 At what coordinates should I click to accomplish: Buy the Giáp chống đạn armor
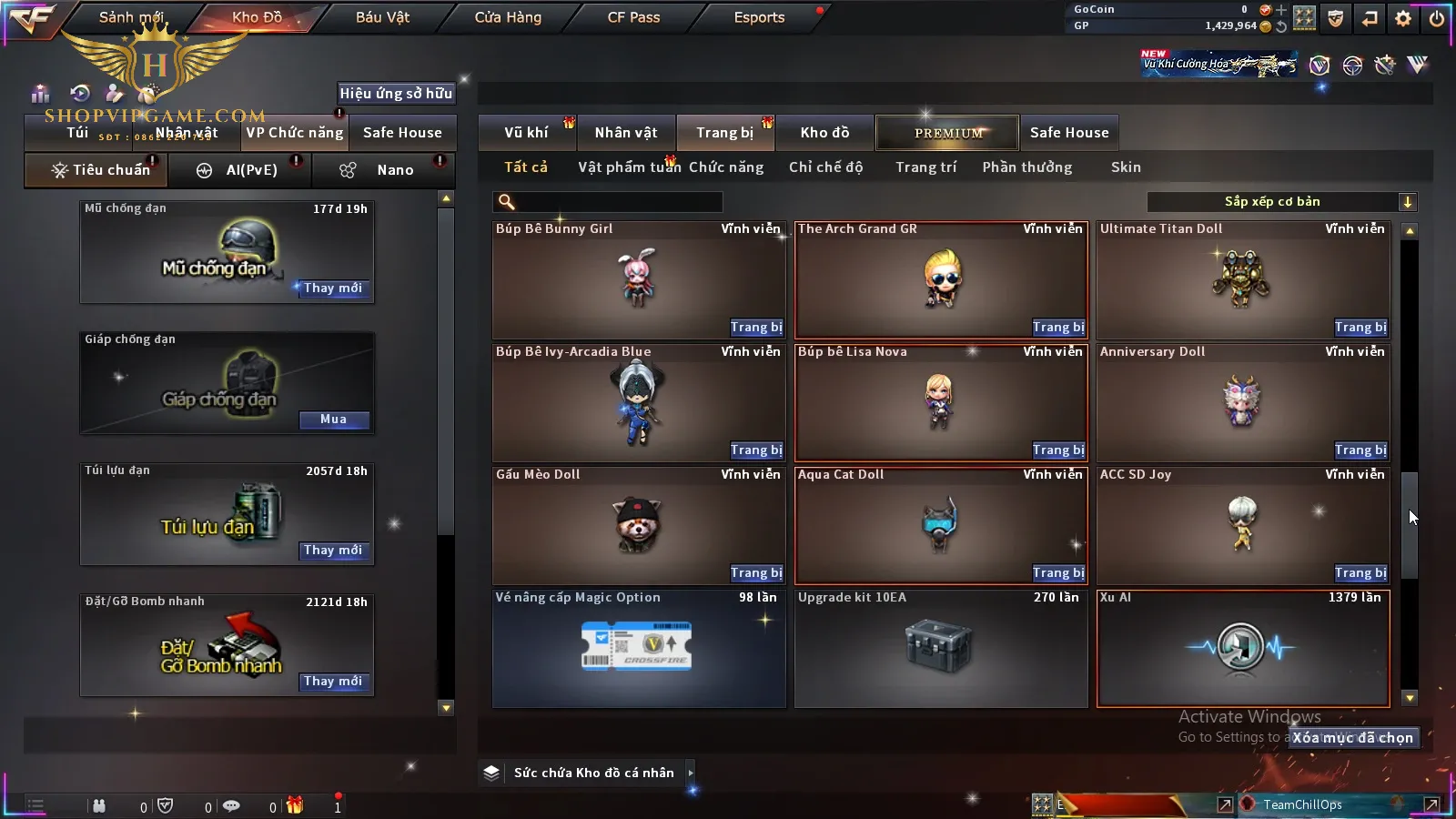333,420
